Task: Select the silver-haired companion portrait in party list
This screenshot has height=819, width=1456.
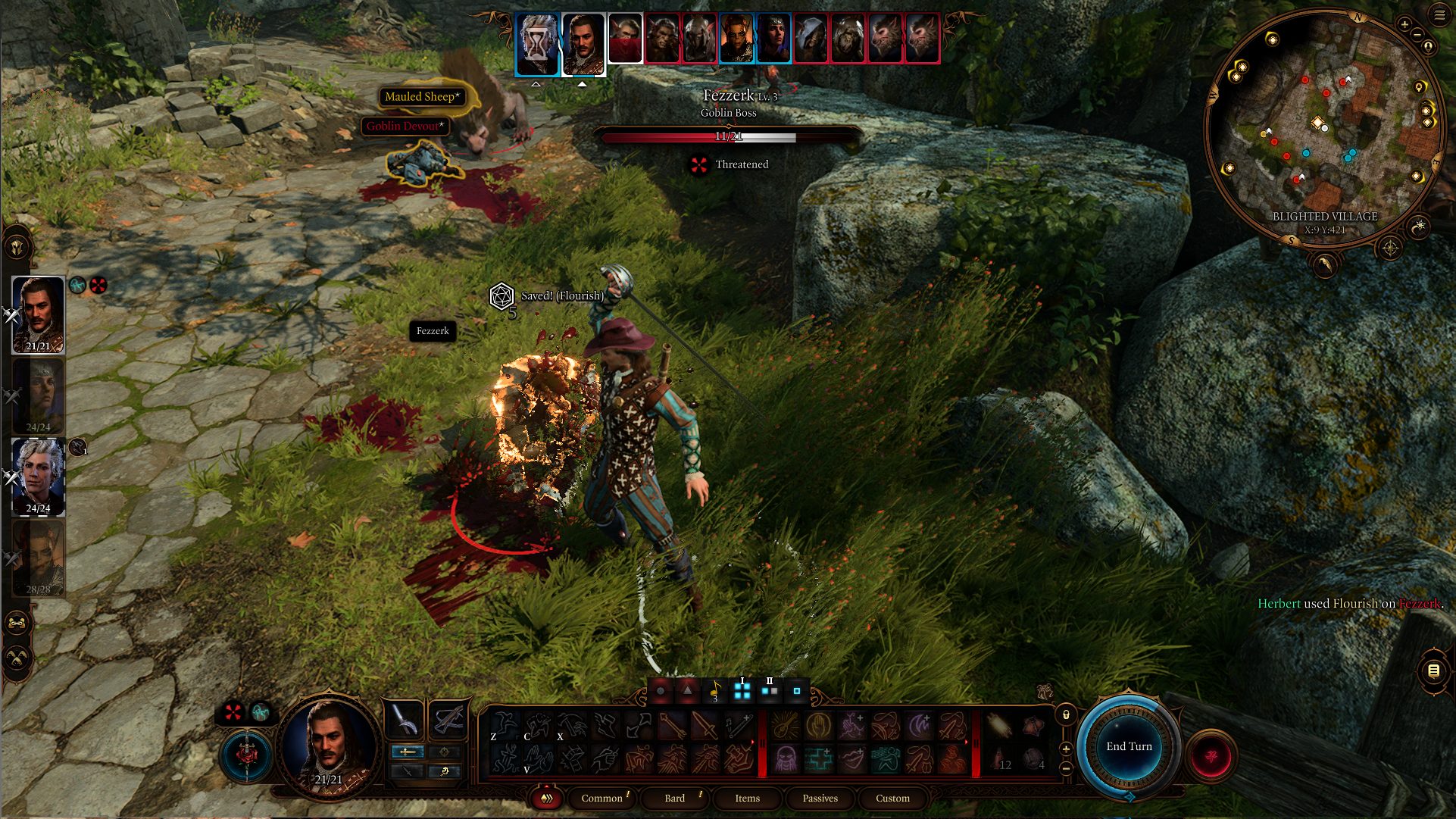Action: click(38, 477)
